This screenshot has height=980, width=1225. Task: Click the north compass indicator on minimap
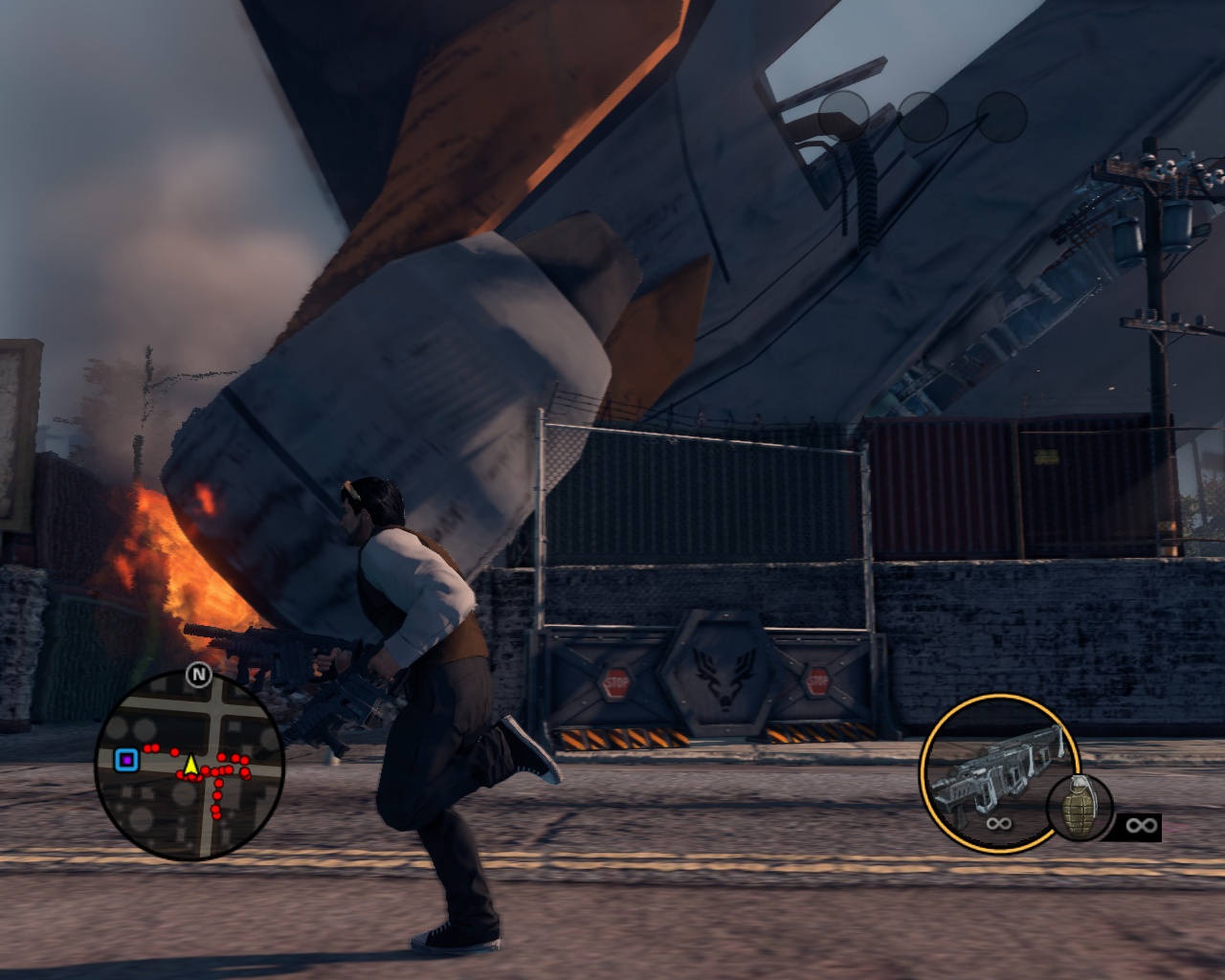click(198, 676)
